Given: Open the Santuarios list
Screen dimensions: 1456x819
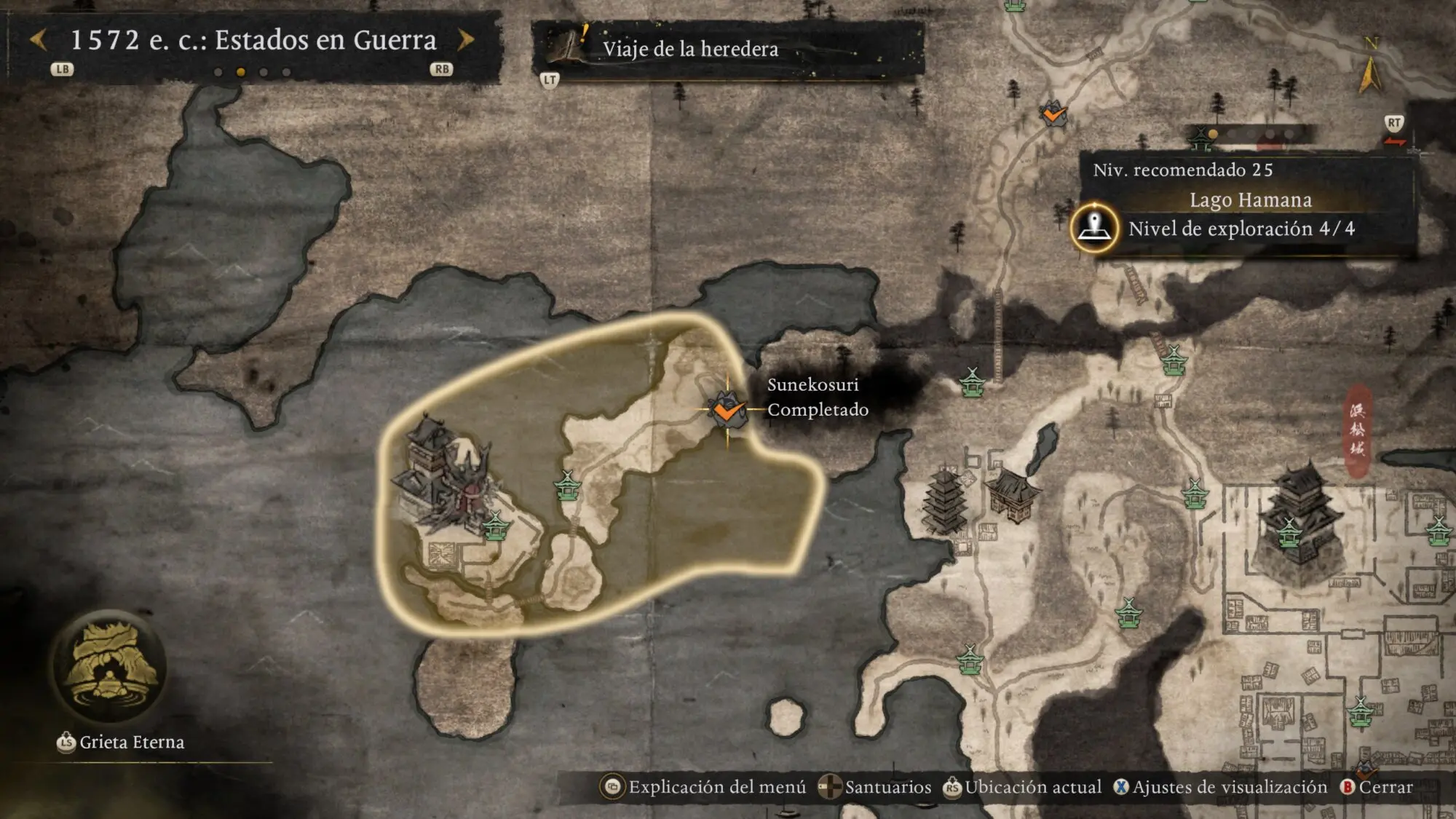Looking at the screenshot, I should (875, 787).
